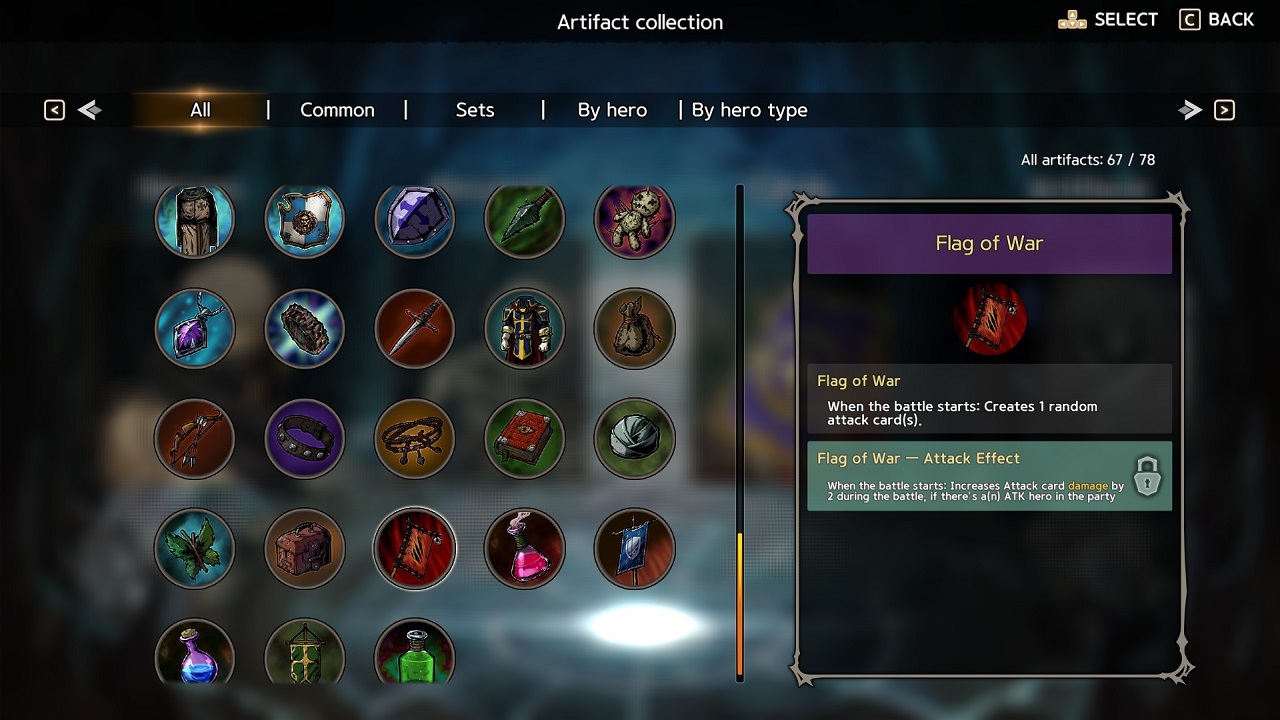The image size is (1280, 720).
Task: Select the voodoo doll artifact
Action: point(634,219)
